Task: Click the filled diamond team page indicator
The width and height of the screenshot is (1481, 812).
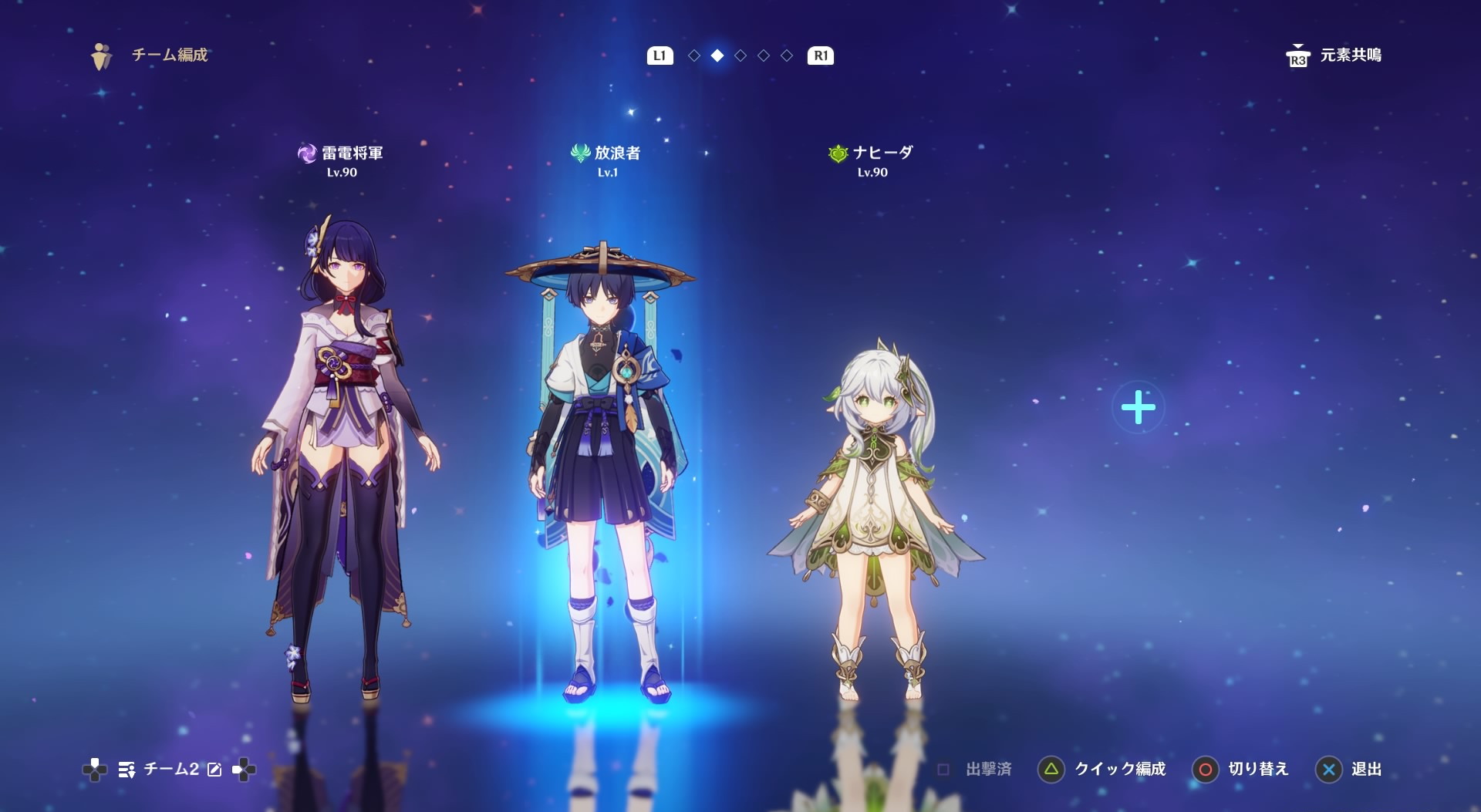Action: 717,56
